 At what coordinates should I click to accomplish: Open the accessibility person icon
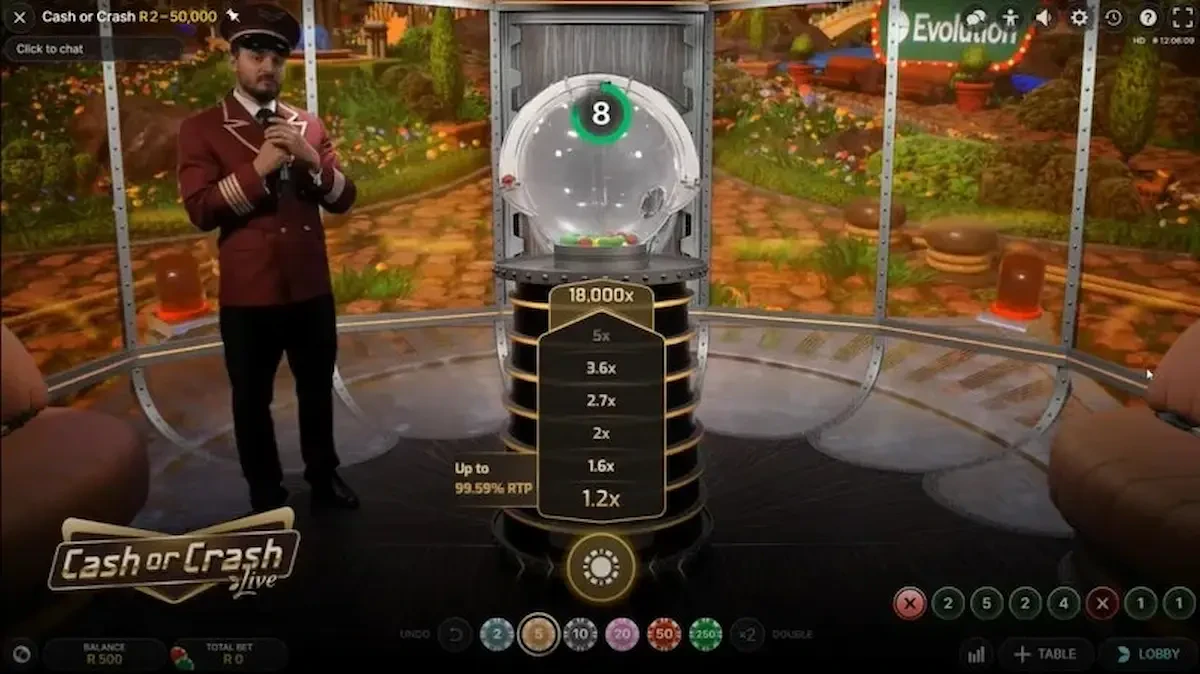pyautogui.click(x=1010, y=17)
